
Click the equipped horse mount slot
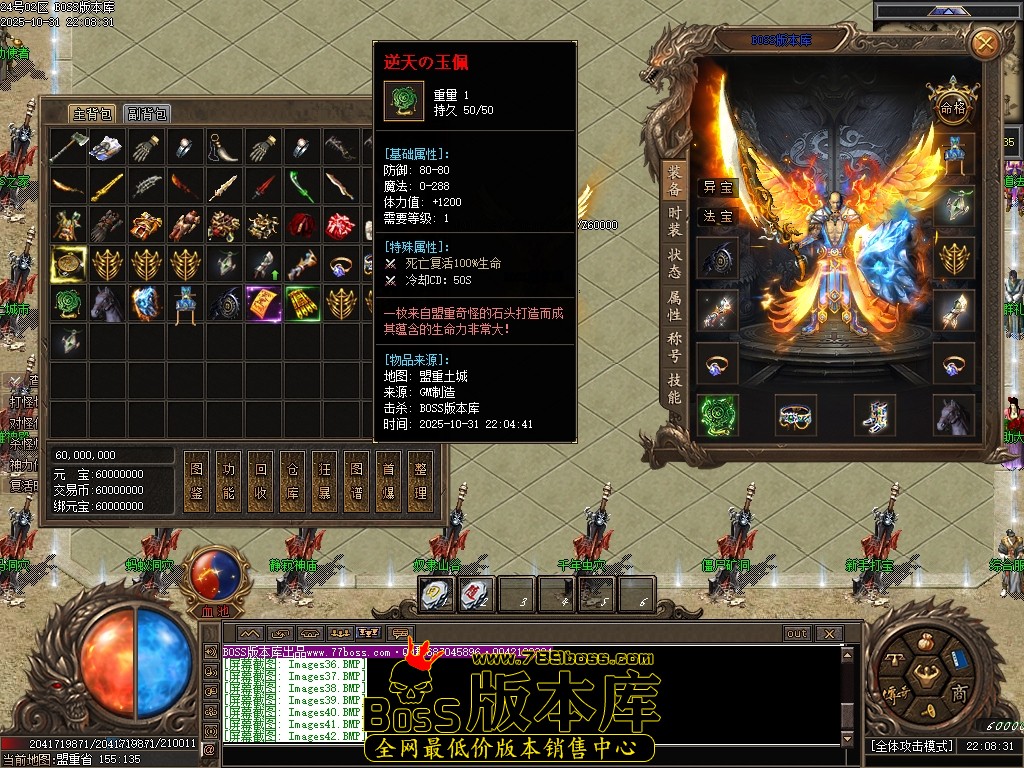click(x=953, y=415)
